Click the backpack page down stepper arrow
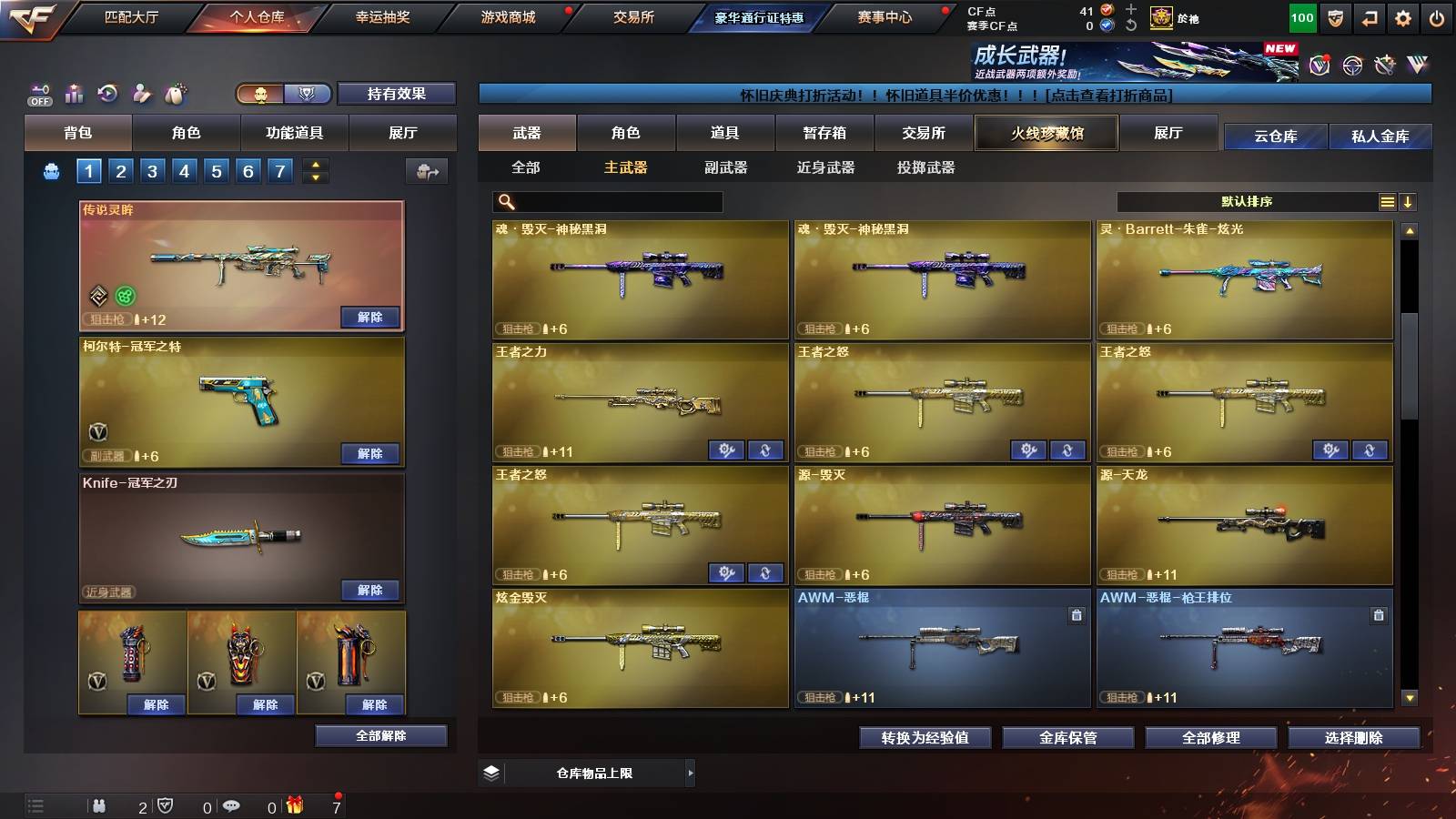Image resolution: width=1456 pixels, height=819 pixels. click(x=316, y=178)
